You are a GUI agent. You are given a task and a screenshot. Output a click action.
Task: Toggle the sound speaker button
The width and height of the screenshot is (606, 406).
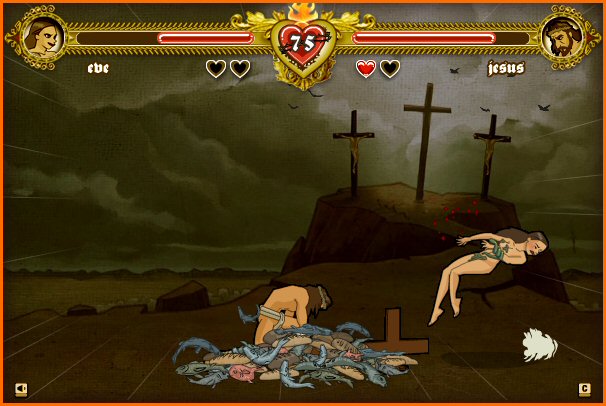click(21, 389)
